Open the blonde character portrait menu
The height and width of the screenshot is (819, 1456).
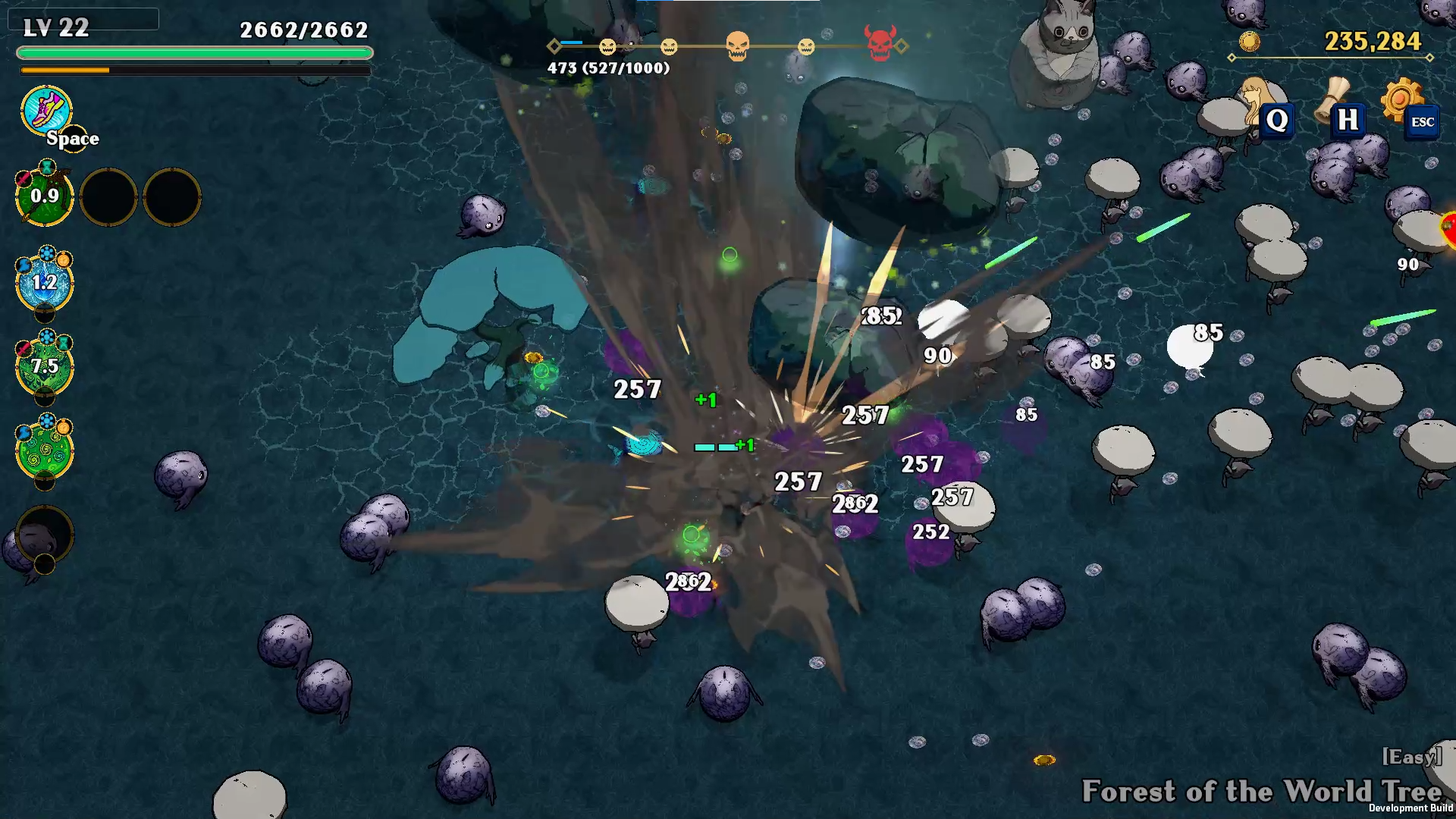coord(1260,102)
